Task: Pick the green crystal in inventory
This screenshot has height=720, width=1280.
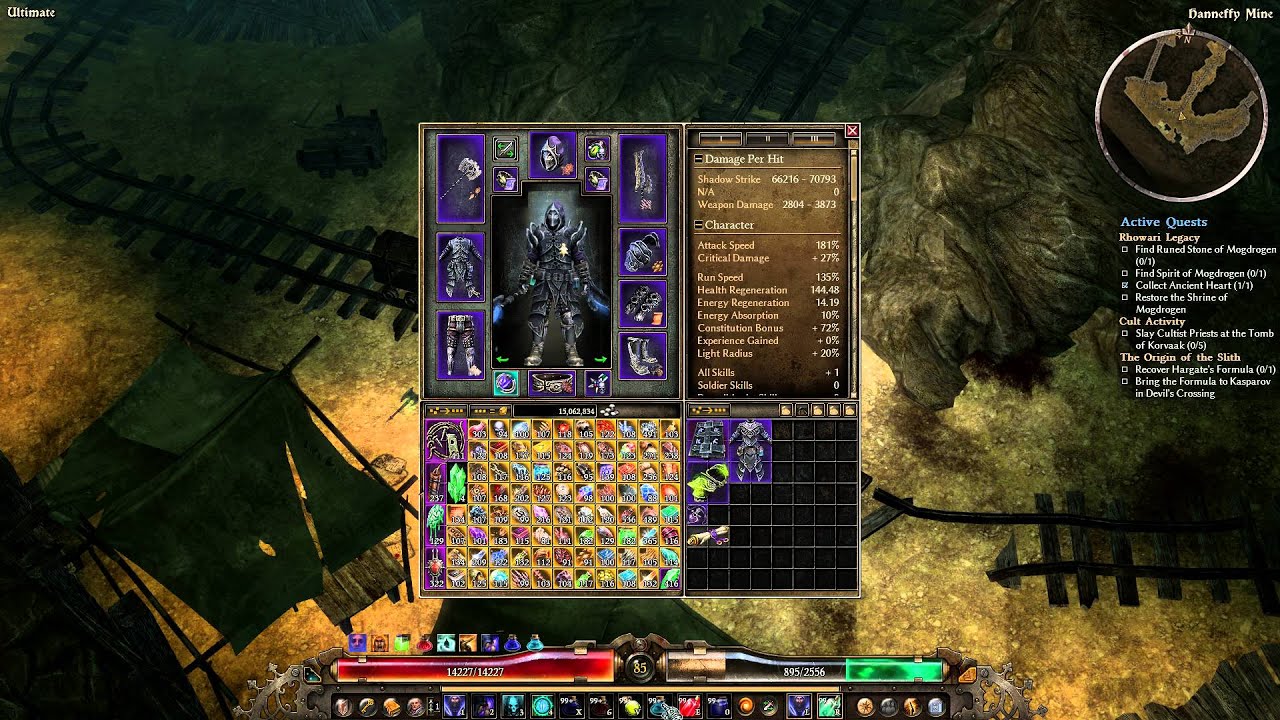Action: pyautogui.click(x=456, y=481)
